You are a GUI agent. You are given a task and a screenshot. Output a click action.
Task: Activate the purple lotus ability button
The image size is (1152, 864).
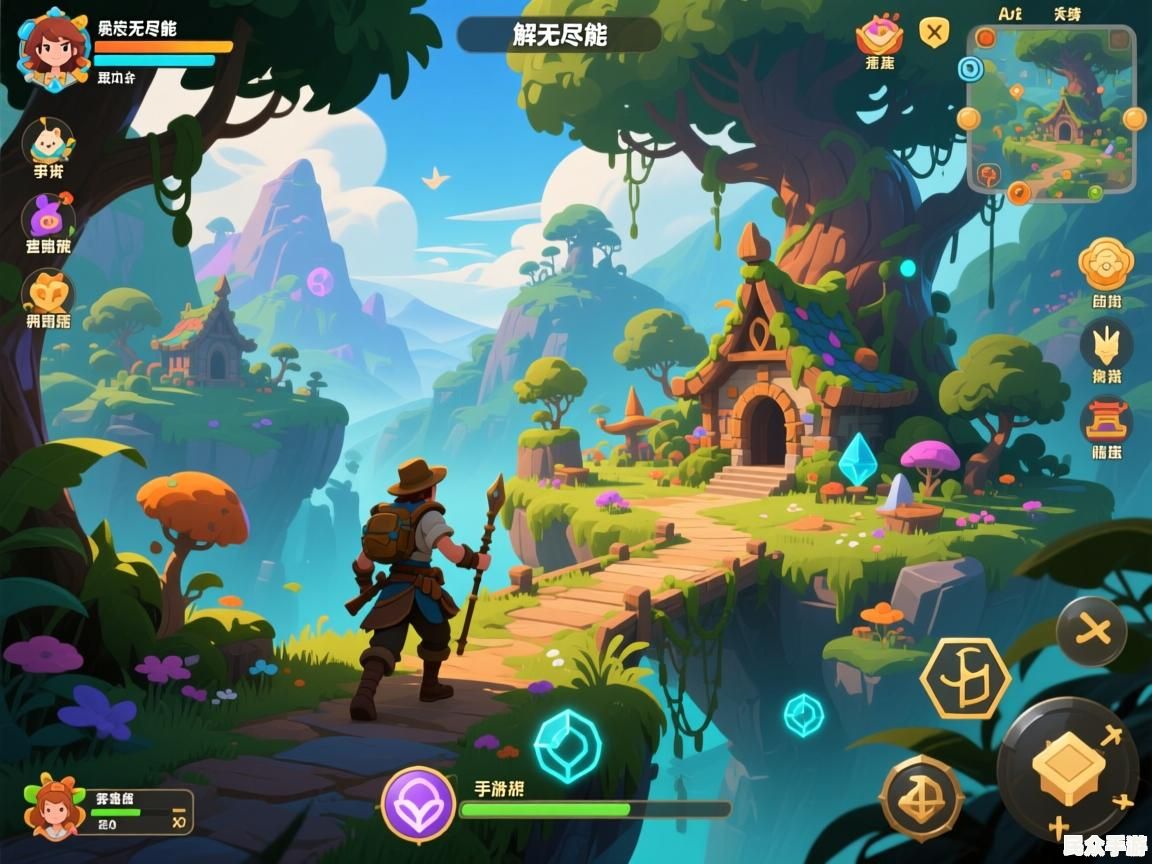click(418, 804)
